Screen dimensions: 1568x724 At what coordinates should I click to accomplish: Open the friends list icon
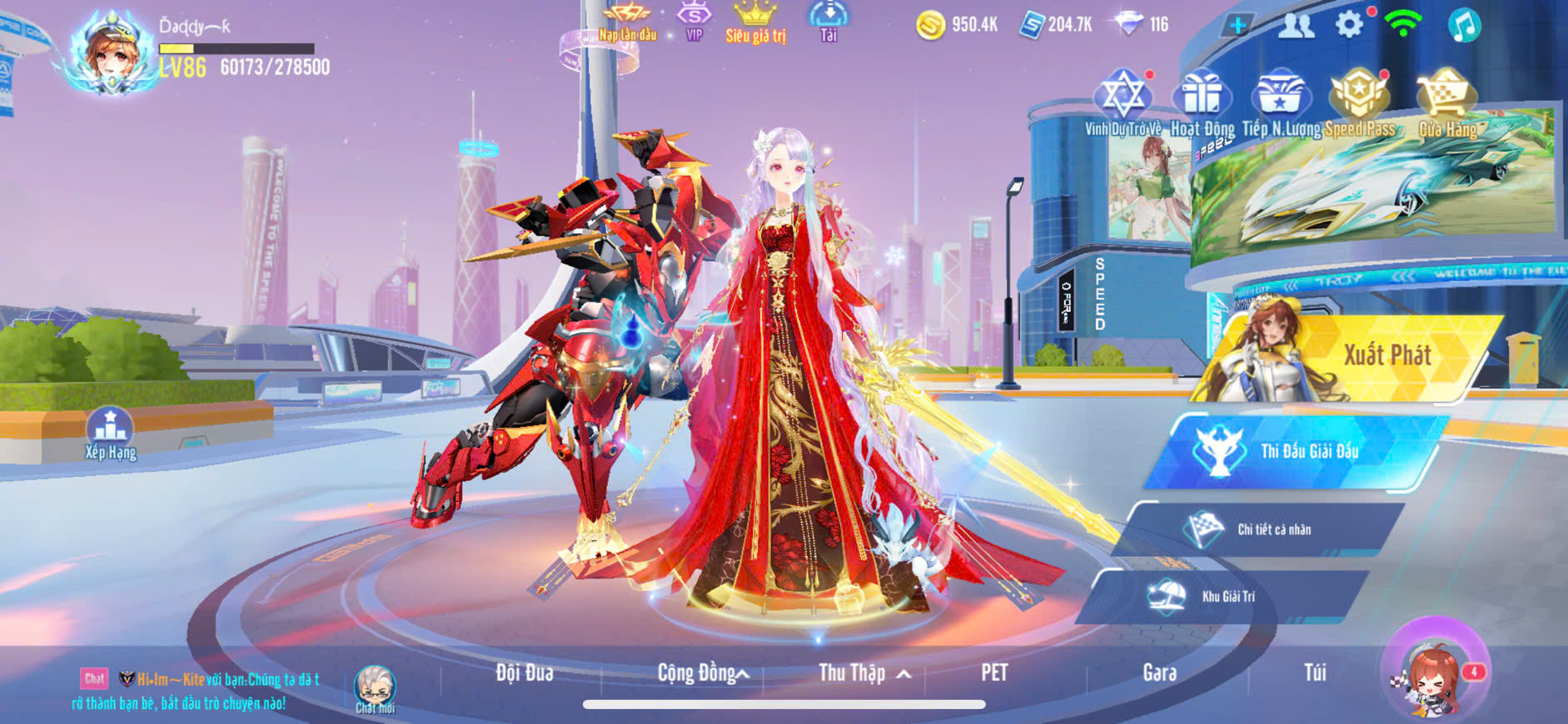1296,26
